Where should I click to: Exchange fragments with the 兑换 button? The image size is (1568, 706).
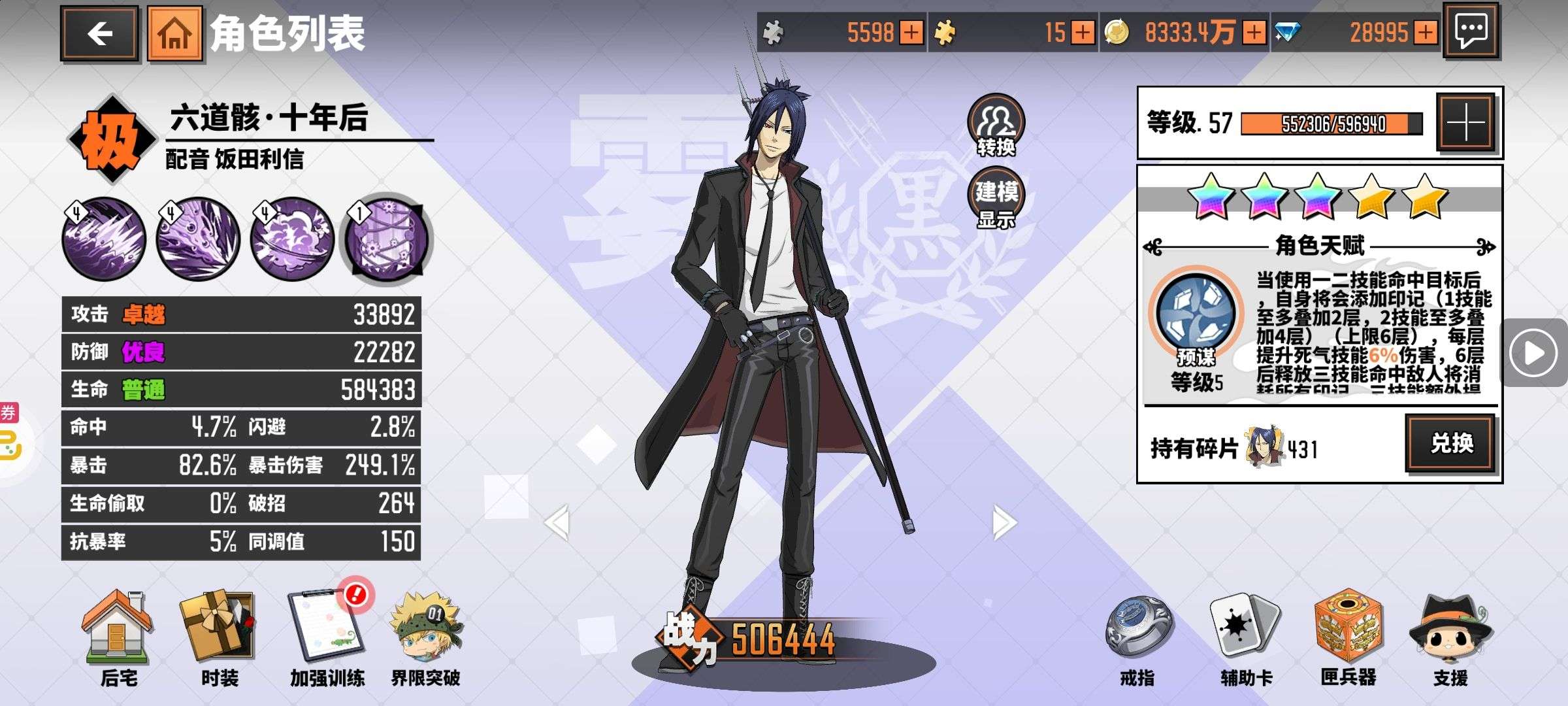(1451, 444)
